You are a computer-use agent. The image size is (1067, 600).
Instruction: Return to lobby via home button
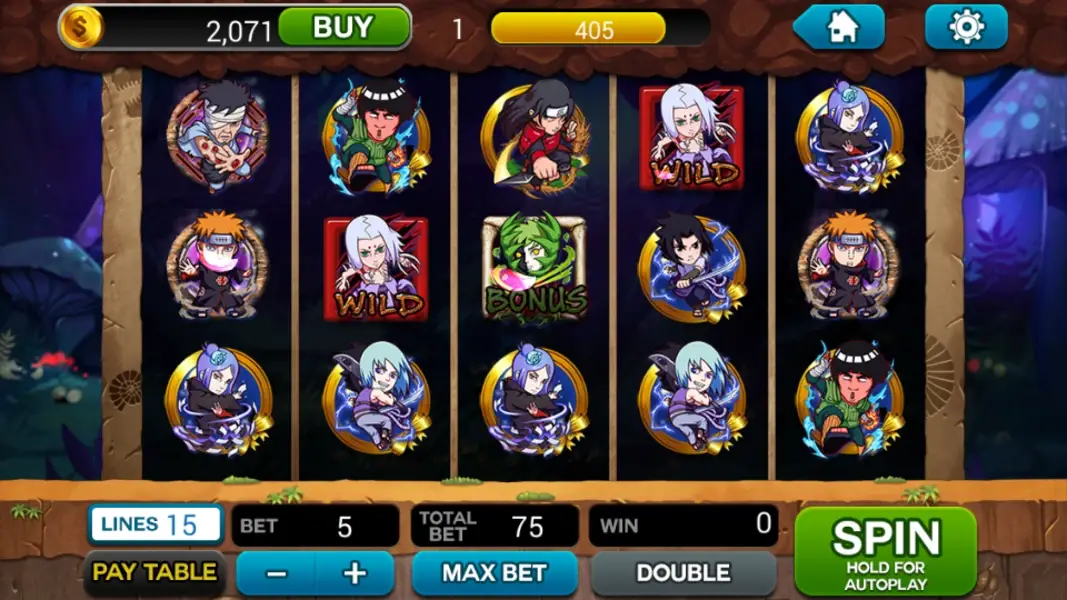(x=842, y=28)
